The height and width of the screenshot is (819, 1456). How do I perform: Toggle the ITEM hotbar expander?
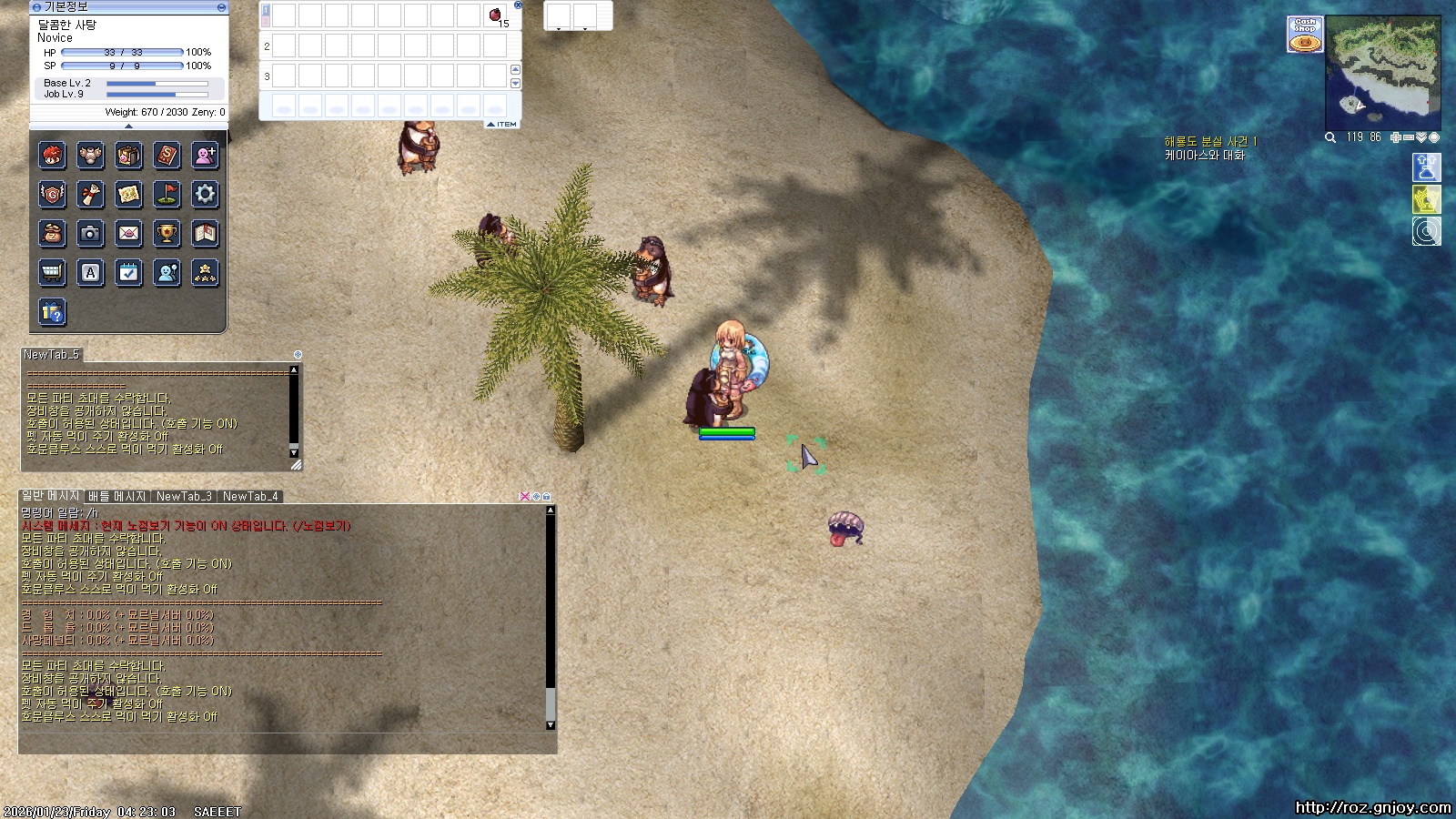[502, 125]
